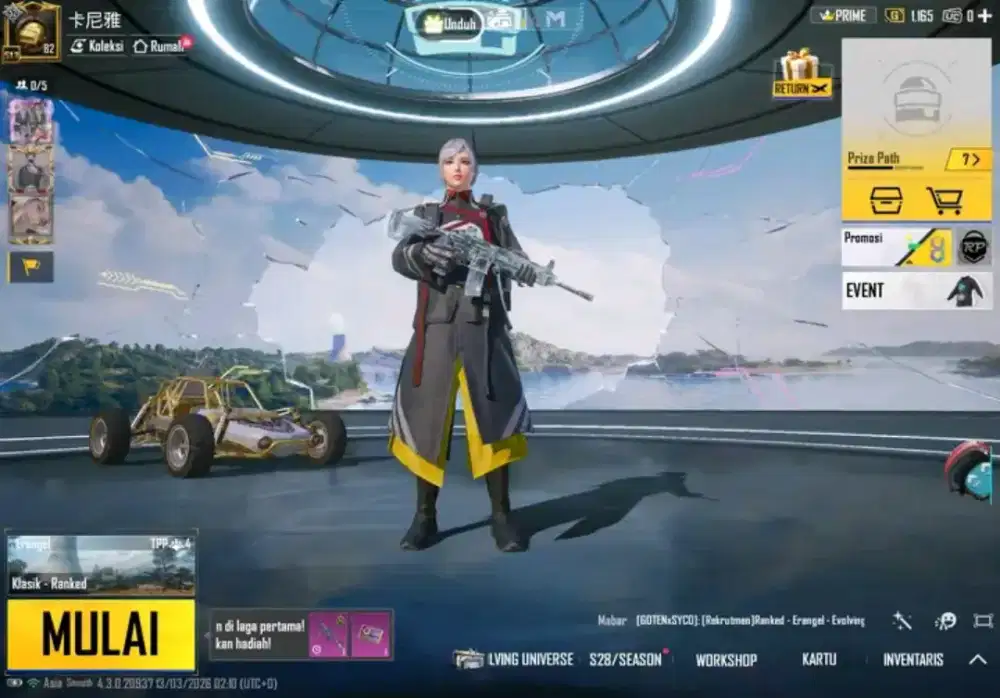Add UC with the plus button
This screenshot has width=1000, height=698.
[x=985, y=16]
